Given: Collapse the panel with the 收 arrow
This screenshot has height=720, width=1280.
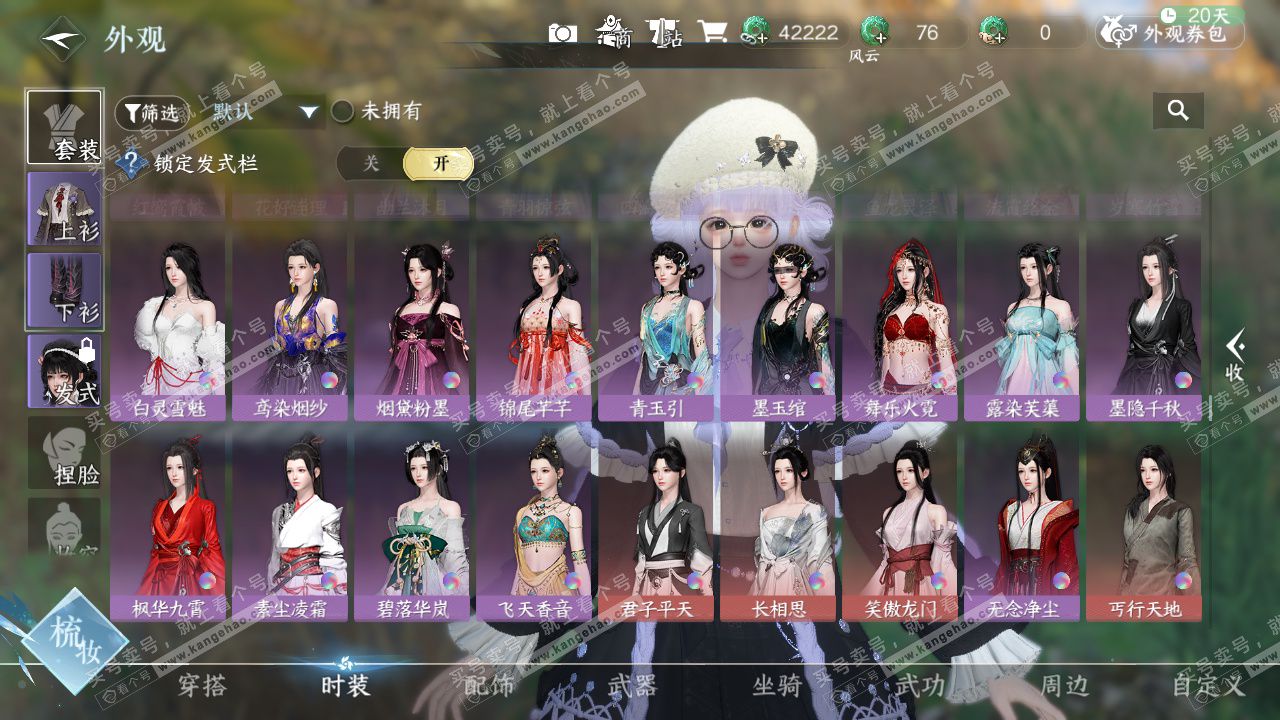Looking at the screenshot, I should point(1235,356).
